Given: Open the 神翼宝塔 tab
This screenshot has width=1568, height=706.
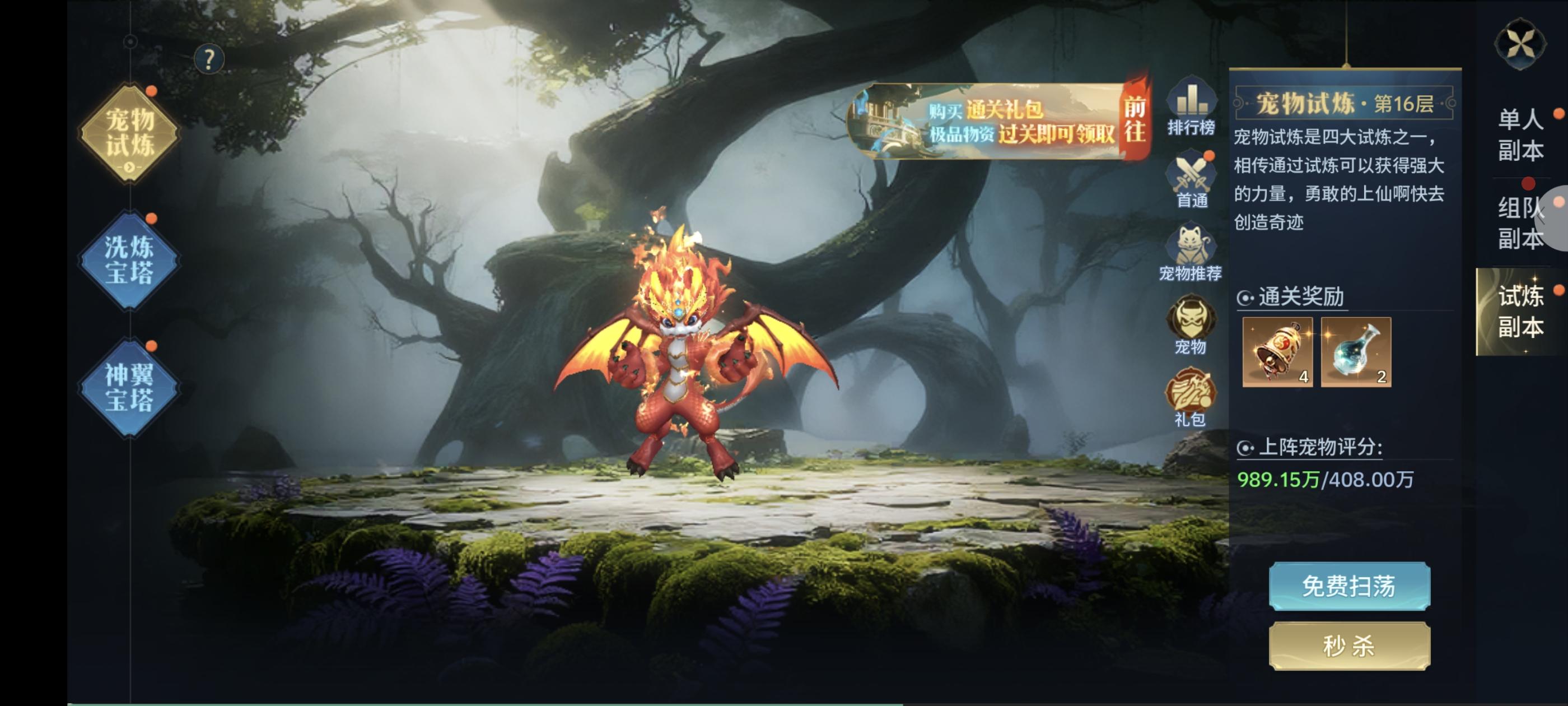Looking at the screenshot, I should 130,387.
